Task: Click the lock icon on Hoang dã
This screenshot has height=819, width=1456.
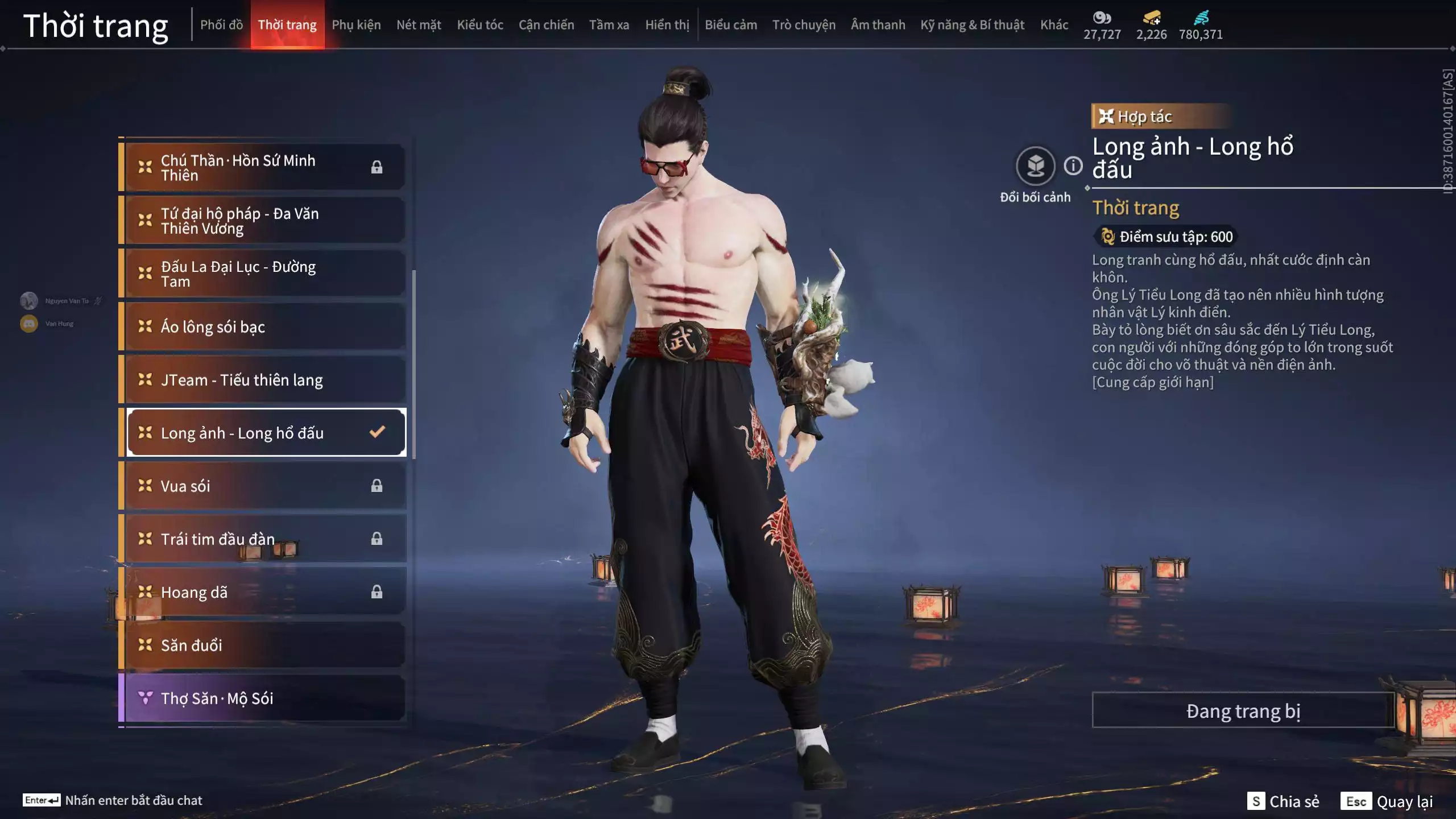Action: 377,592
